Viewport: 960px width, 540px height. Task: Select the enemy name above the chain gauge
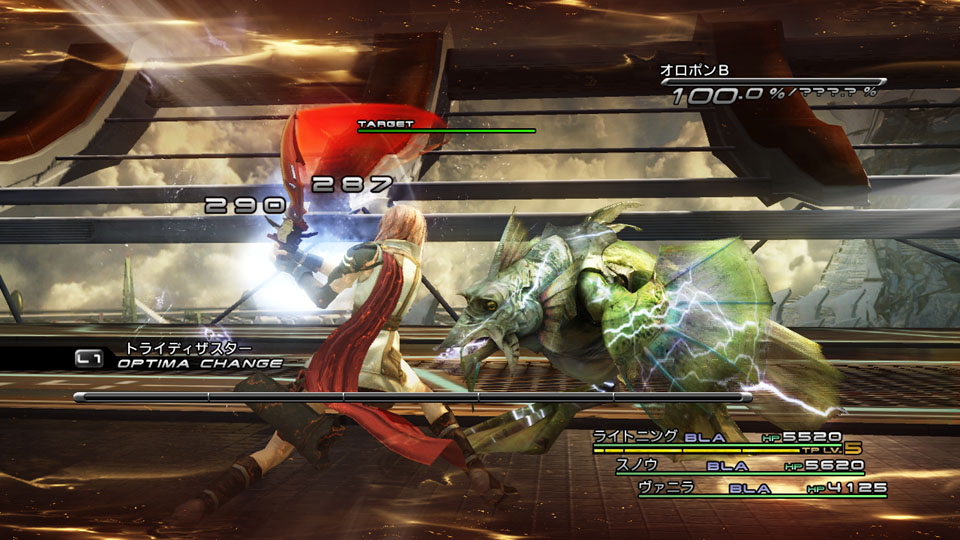[x=694, y=70]
